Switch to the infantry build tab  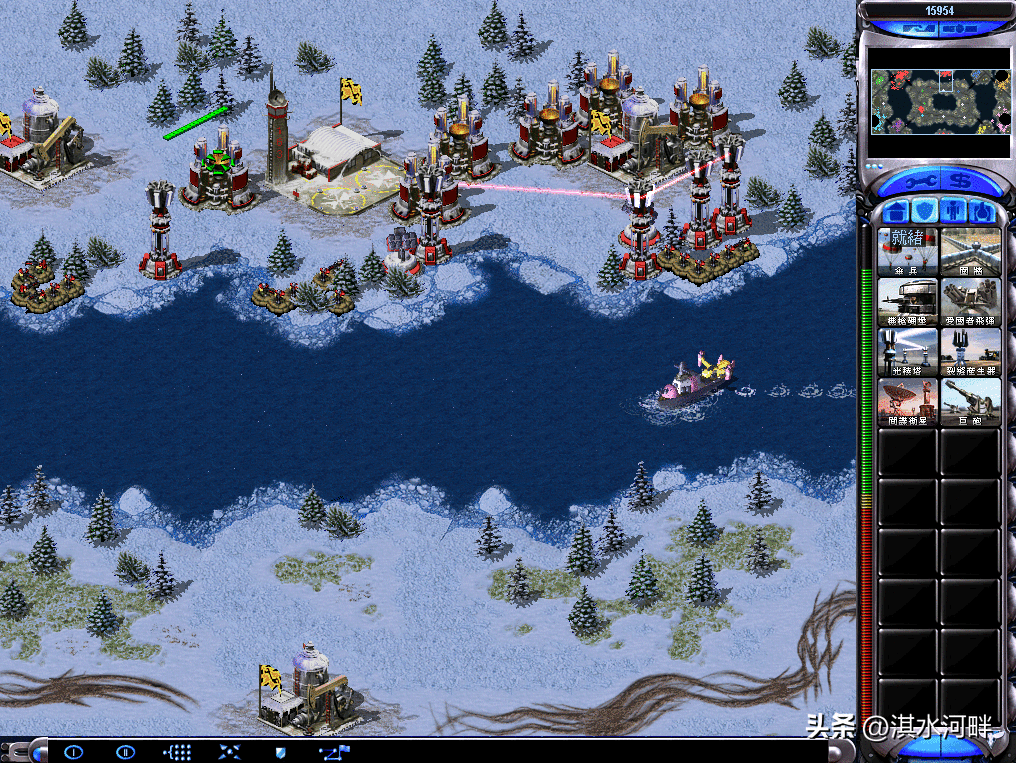pos(954,212)
